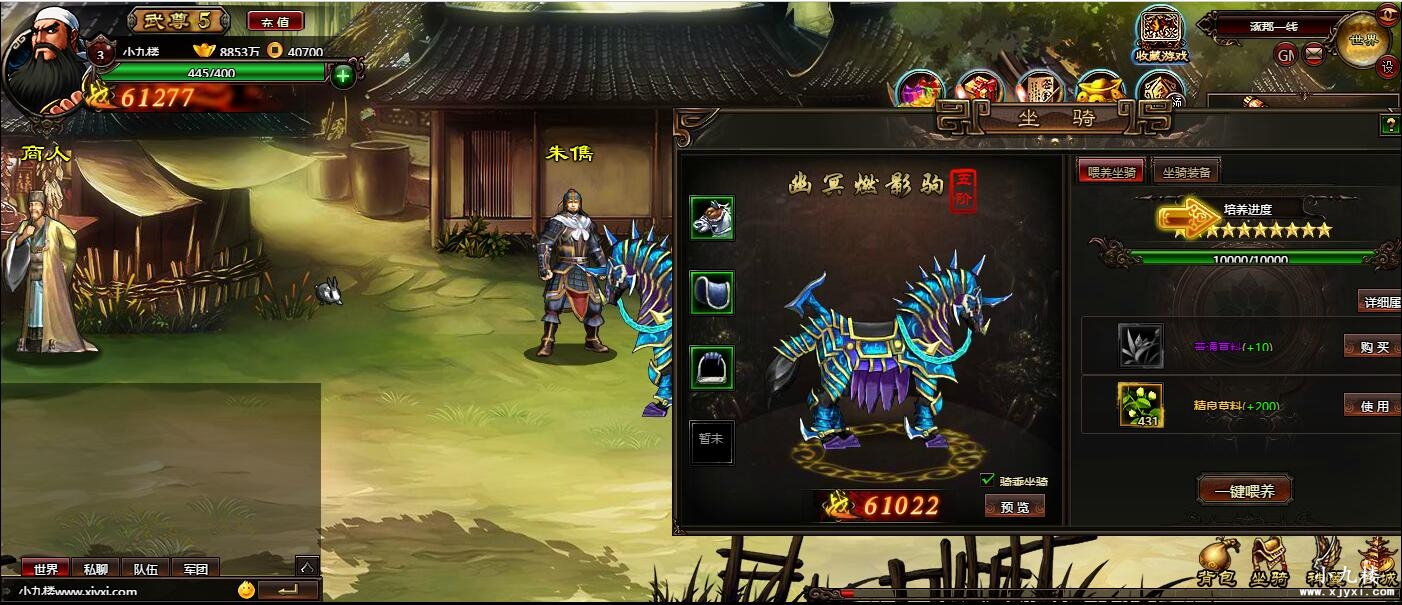Open the 背包 backpack from the bottom bar

tap(1219, 564)
